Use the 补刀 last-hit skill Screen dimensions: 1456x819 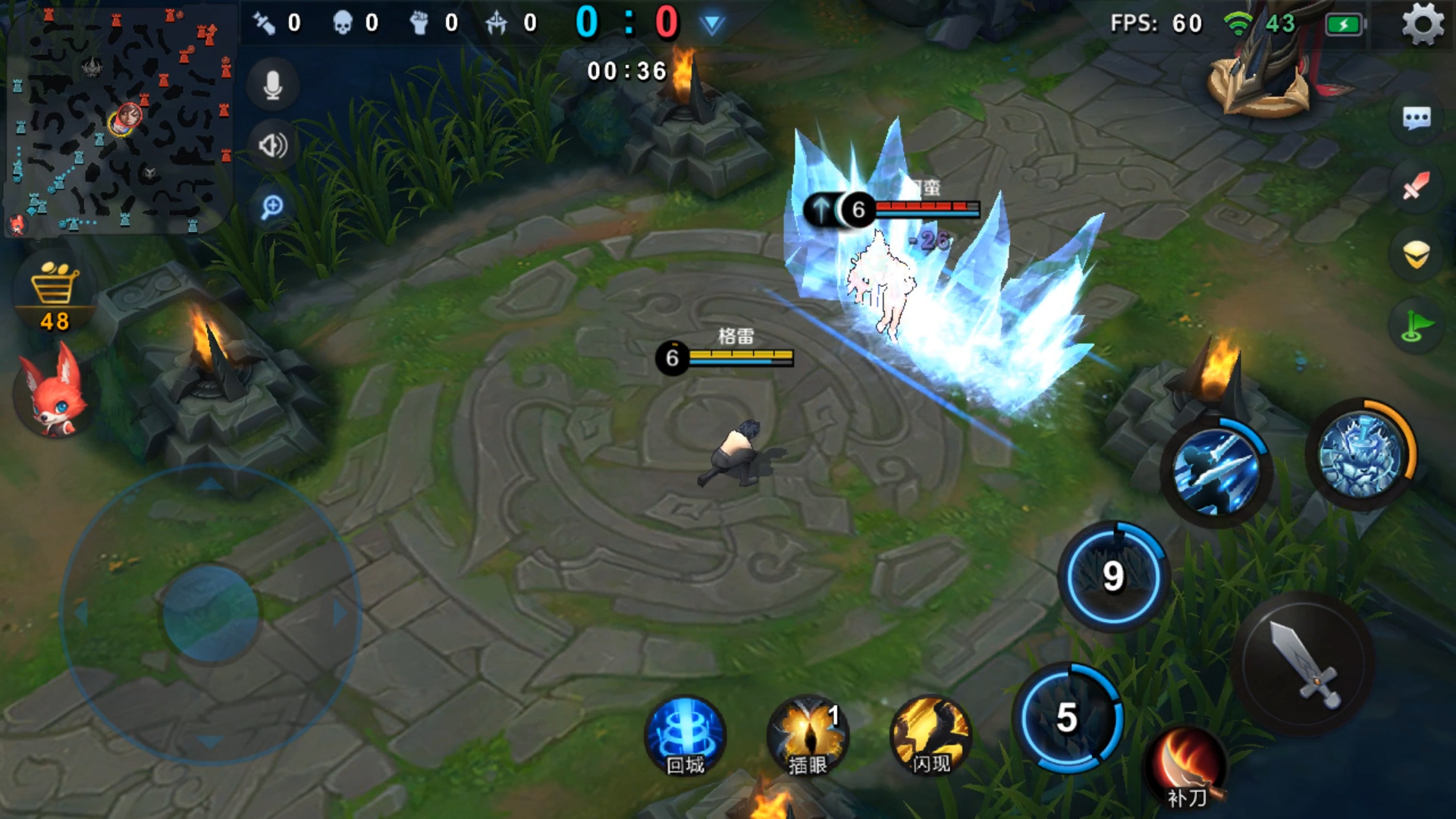[x=1188, y=767]
